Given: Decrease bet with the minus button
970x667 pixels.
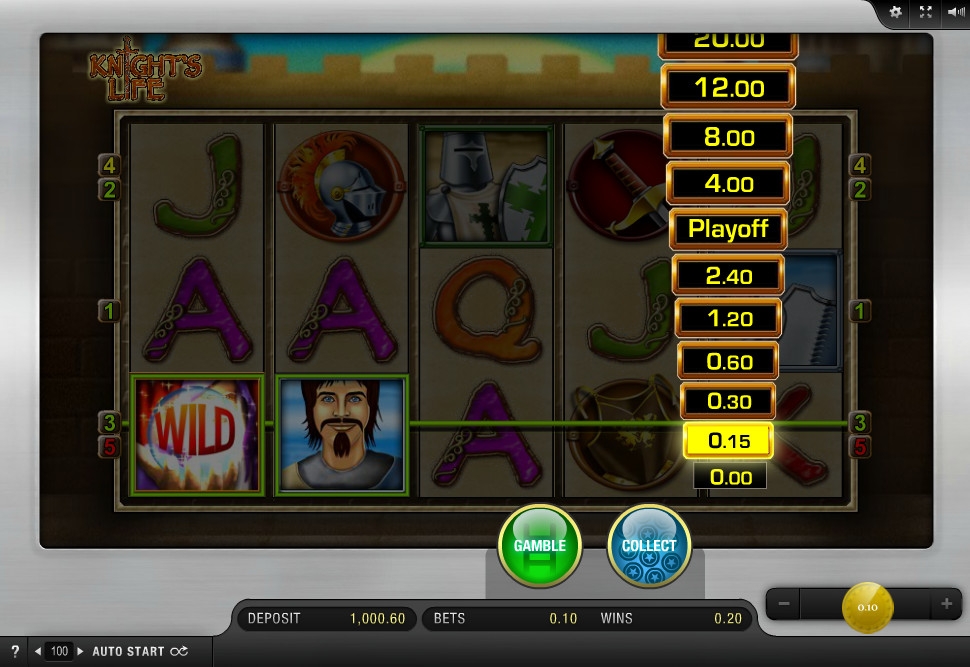Looking at the screenshot, I should coord(785,604).
